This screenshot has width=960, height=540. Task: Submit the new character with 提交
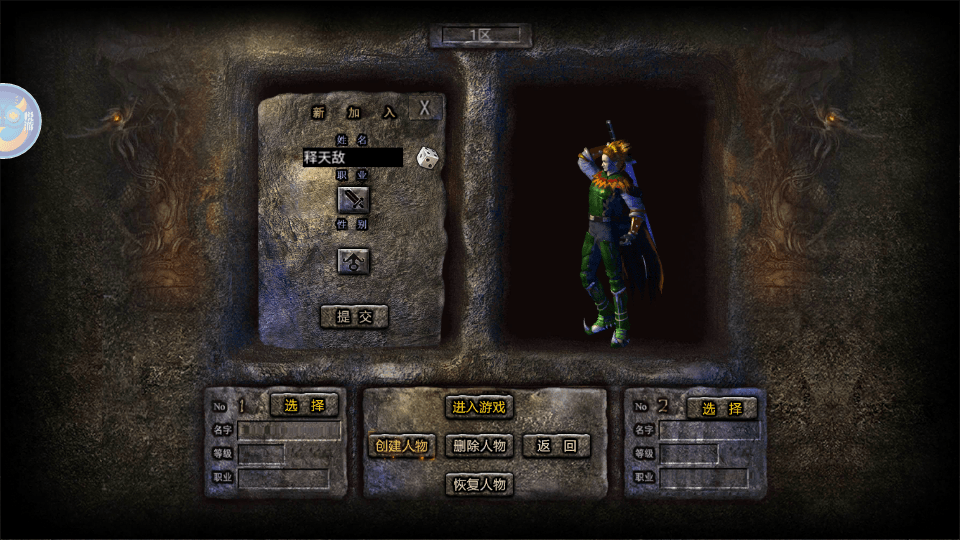pyautogui.click(x=354, y=317)
